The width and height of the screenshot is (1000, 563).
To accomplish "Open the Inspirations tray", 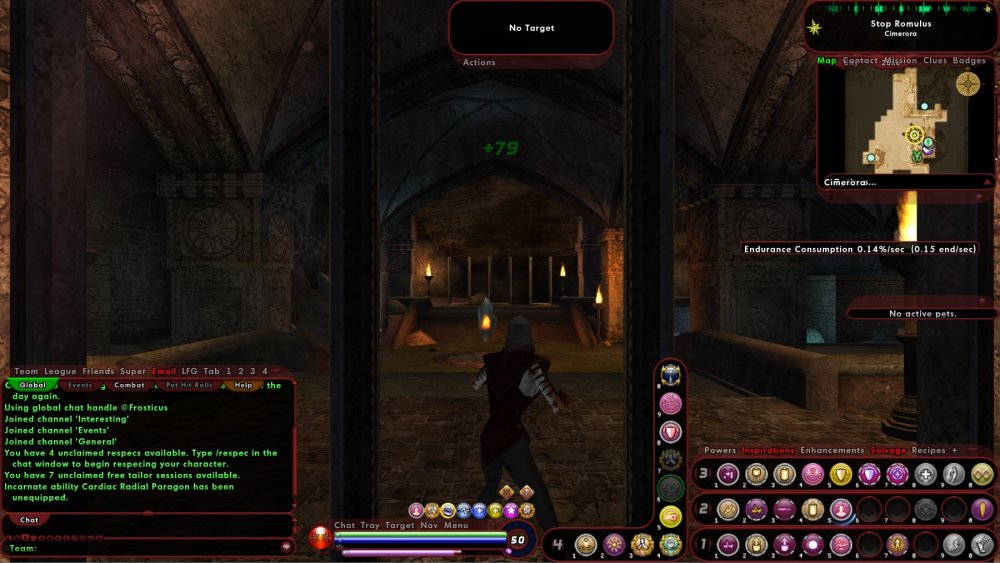I will pyautogui.click(x=767, y=451).
